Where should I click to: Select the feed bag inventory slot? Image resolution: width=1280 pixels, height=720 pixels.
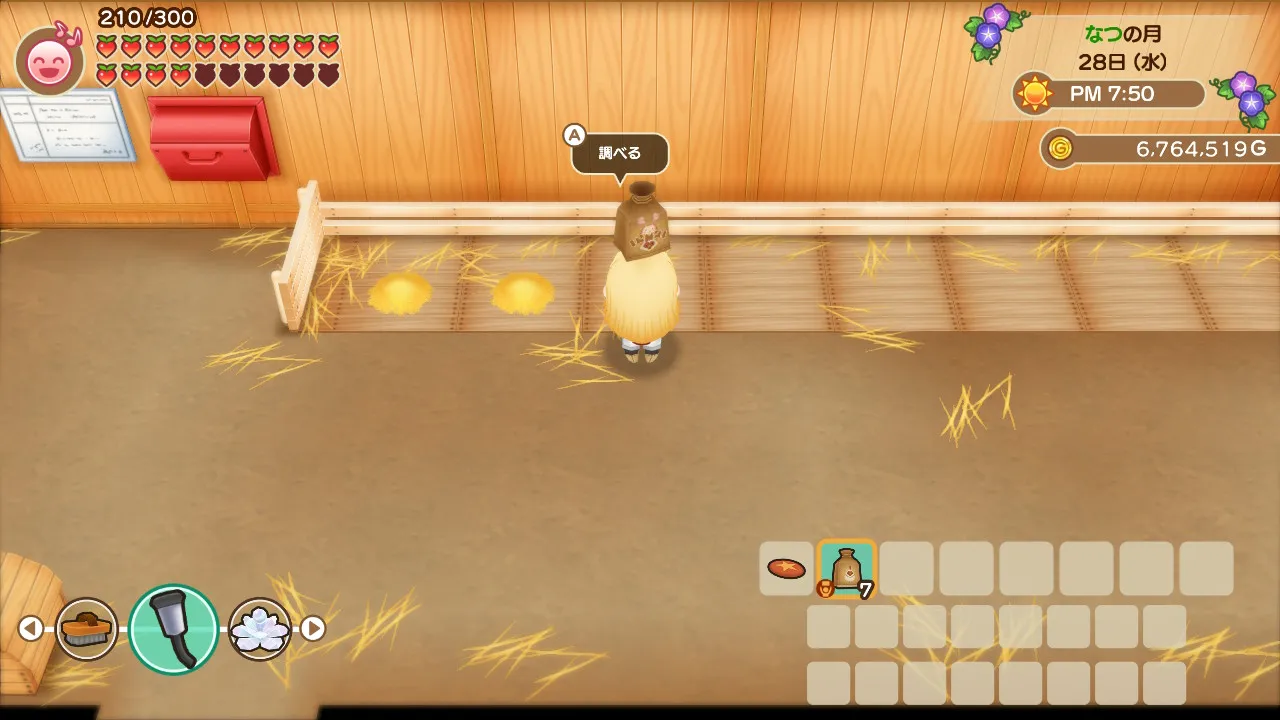pyautogui.click(x=847, y=569)
